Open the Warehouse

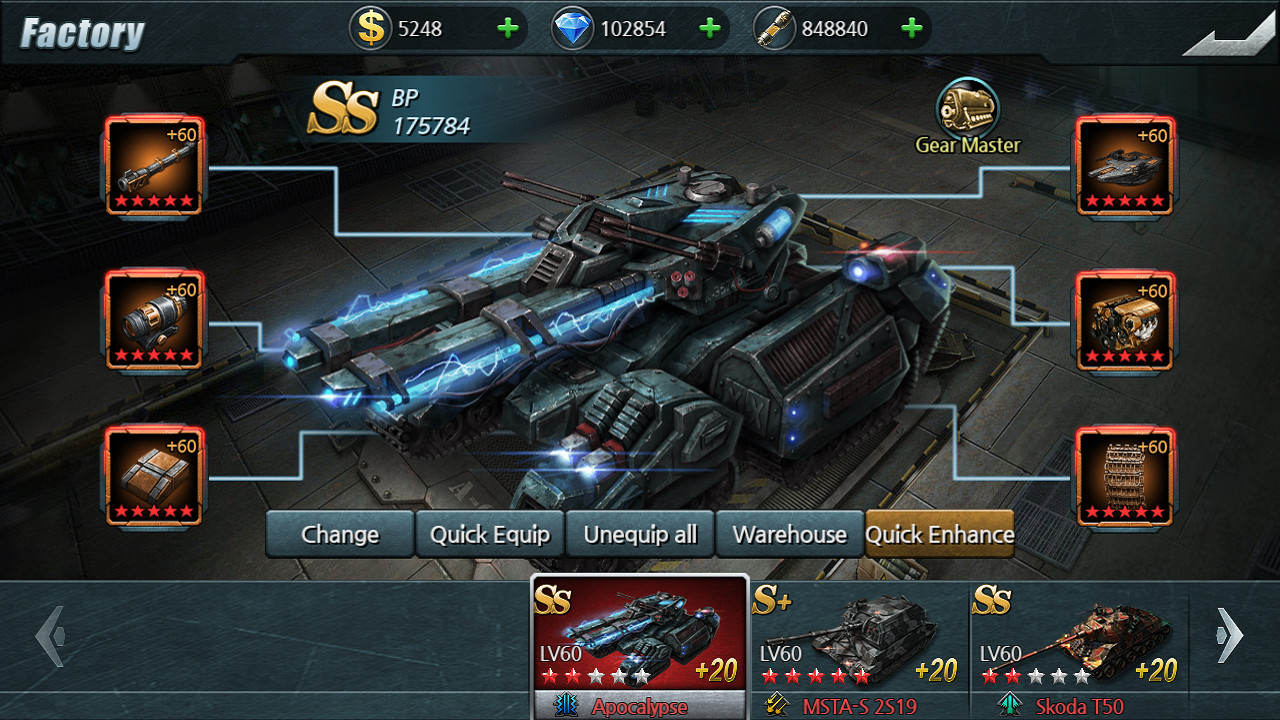tap(789, 534)
